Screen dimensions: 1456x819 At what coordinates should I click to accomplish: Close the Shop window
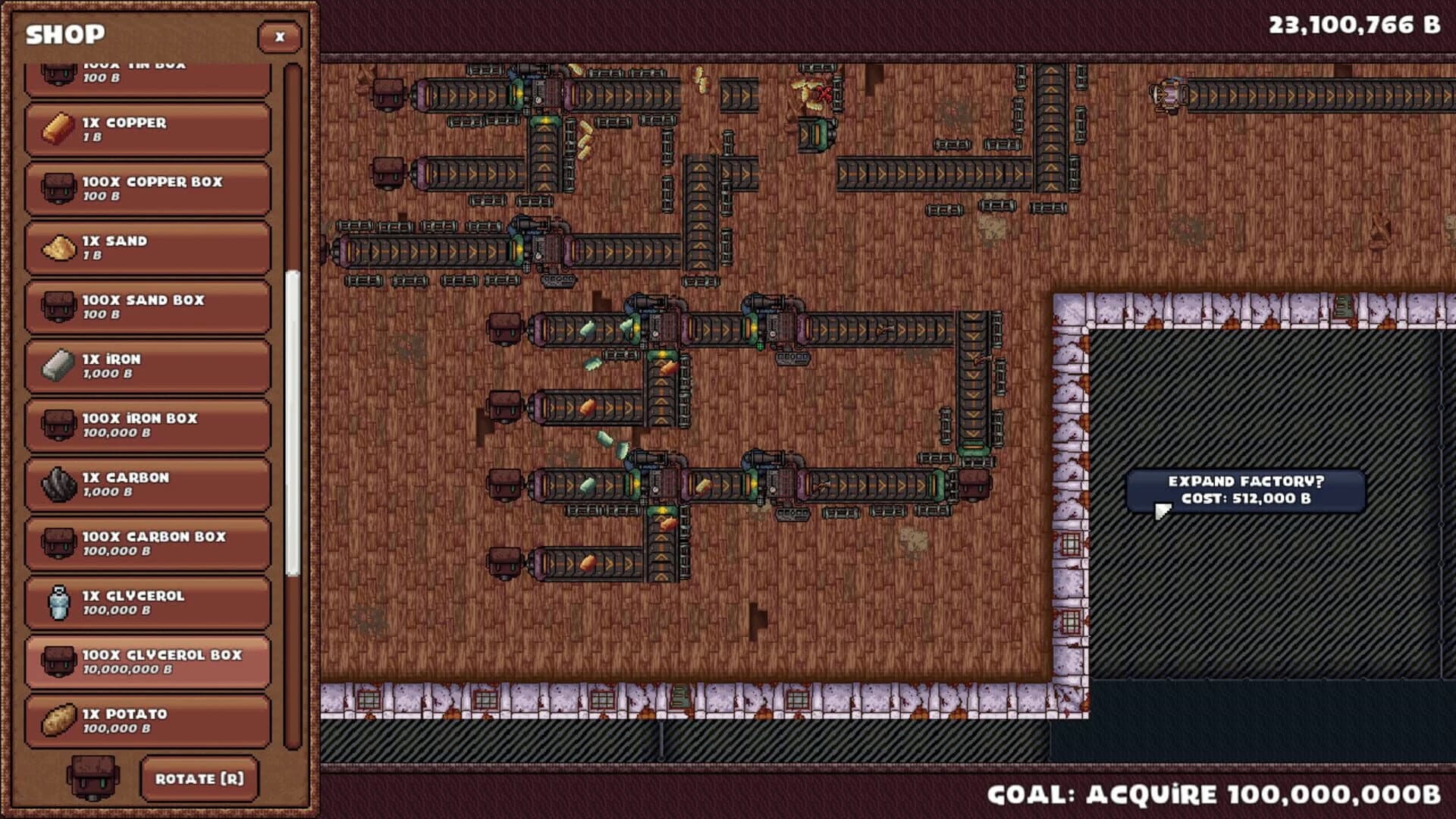coord(280,37)
